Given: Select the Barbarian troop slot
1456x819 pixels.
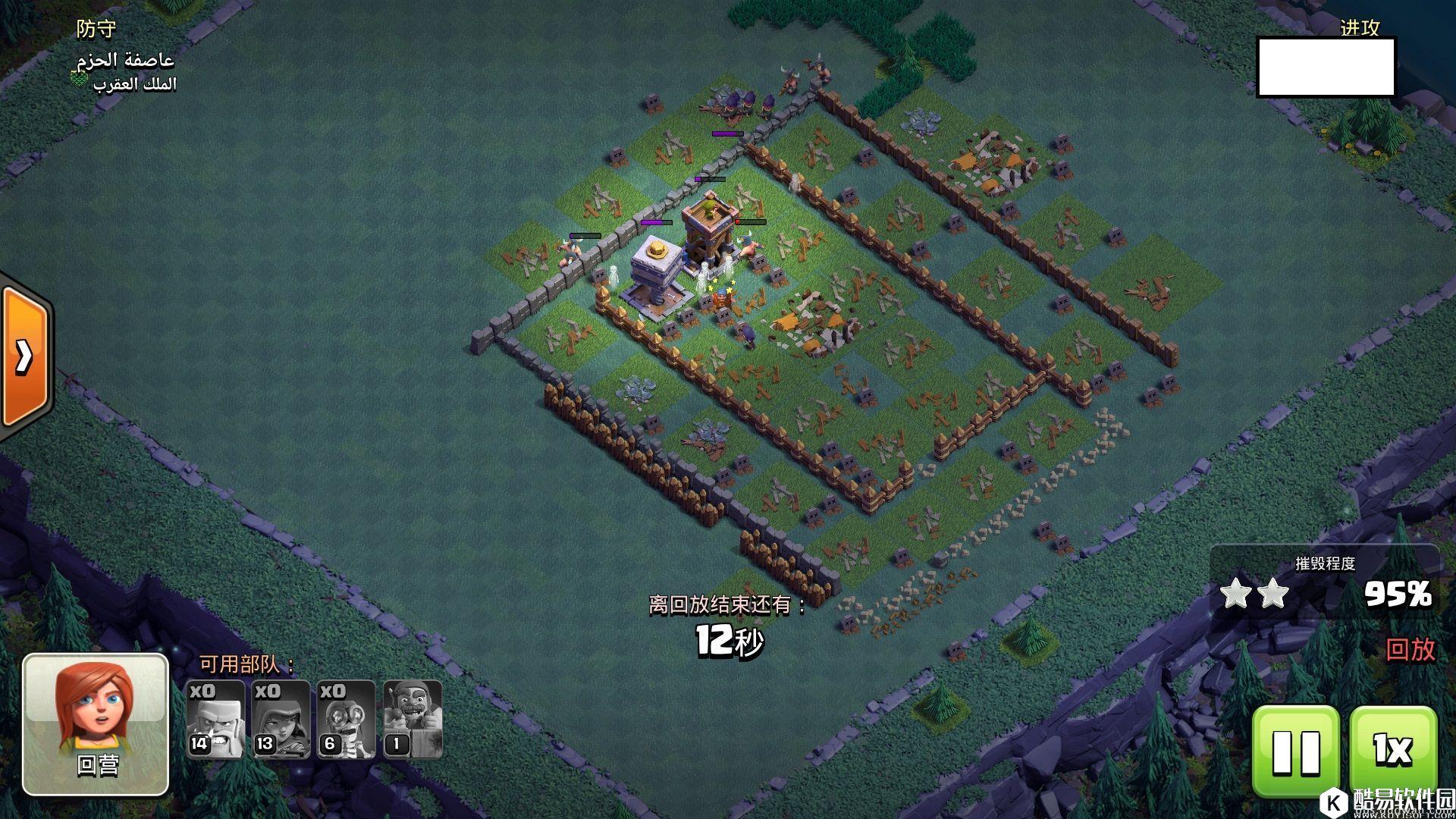Looking at the screenshot, I should click(215, 719).
